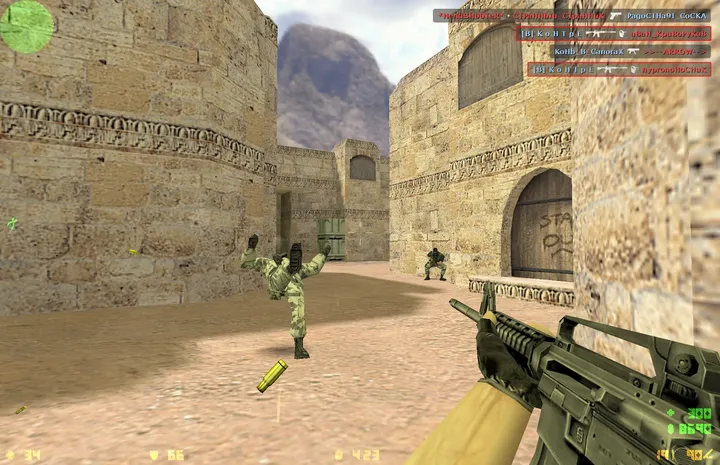
Task: Click the kill feed entry for uBaH_KpuBoPyKoB
Action: coord(613,33)
